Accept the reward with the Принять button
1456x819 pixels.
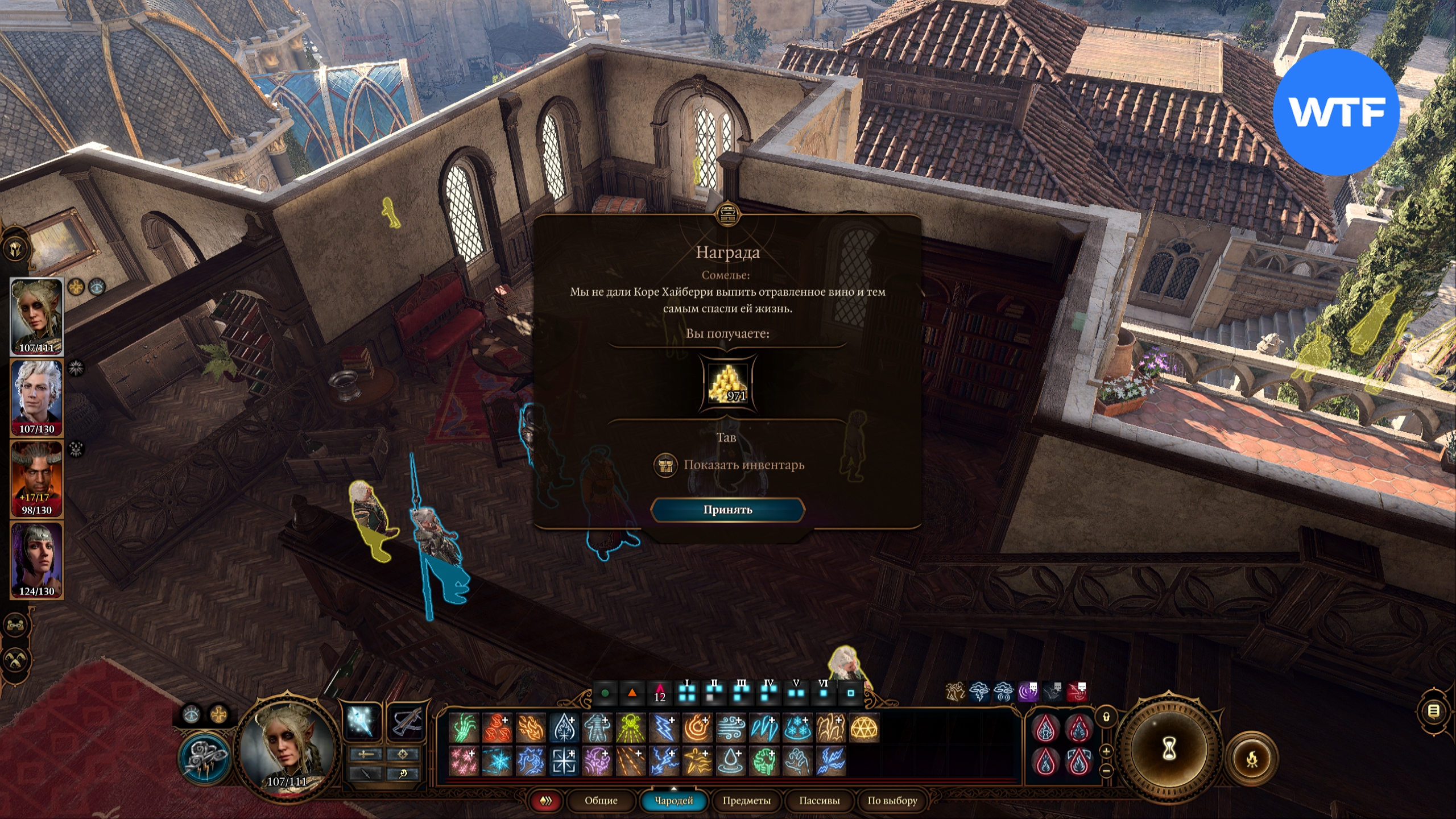[x=727, y=510]
